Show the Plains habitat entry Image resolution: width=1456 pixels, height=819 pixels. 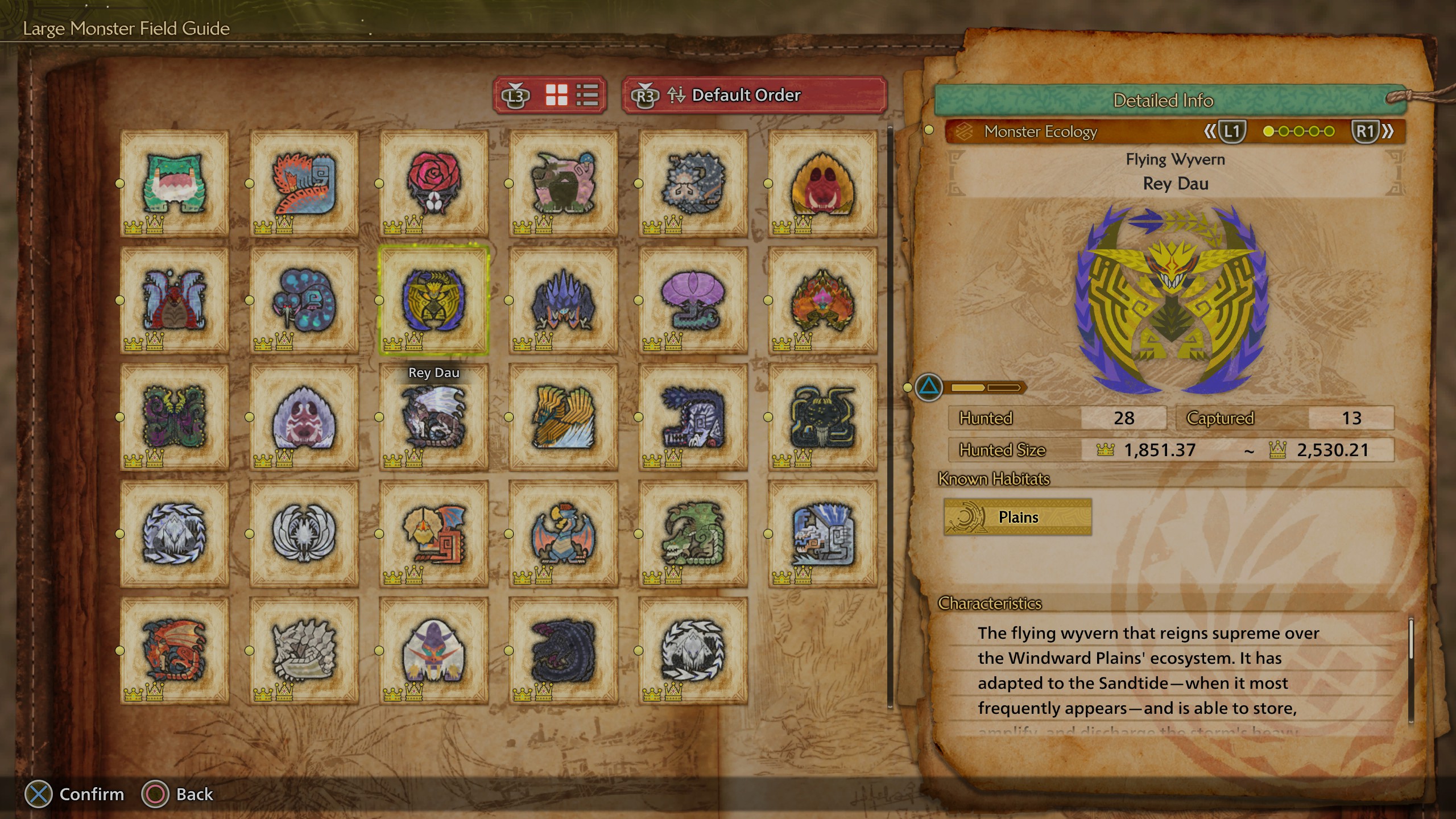point(1017,517)
